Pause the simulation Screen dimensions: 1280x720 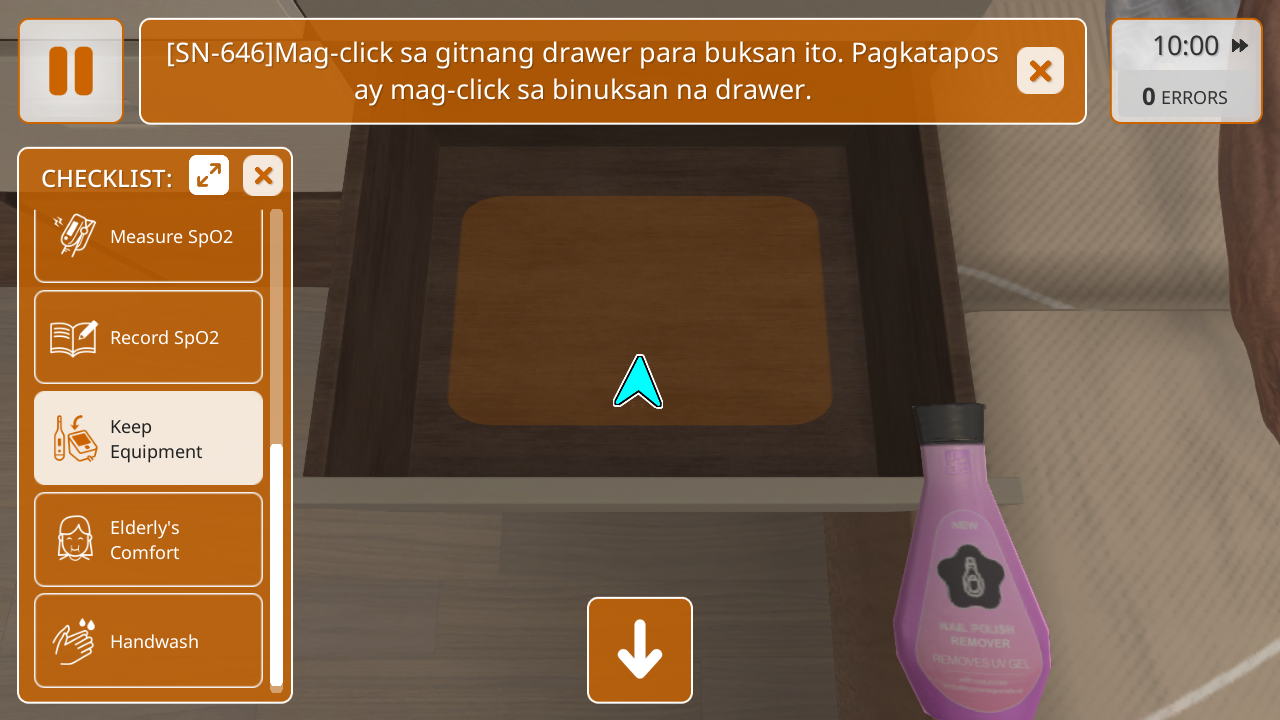71,71
